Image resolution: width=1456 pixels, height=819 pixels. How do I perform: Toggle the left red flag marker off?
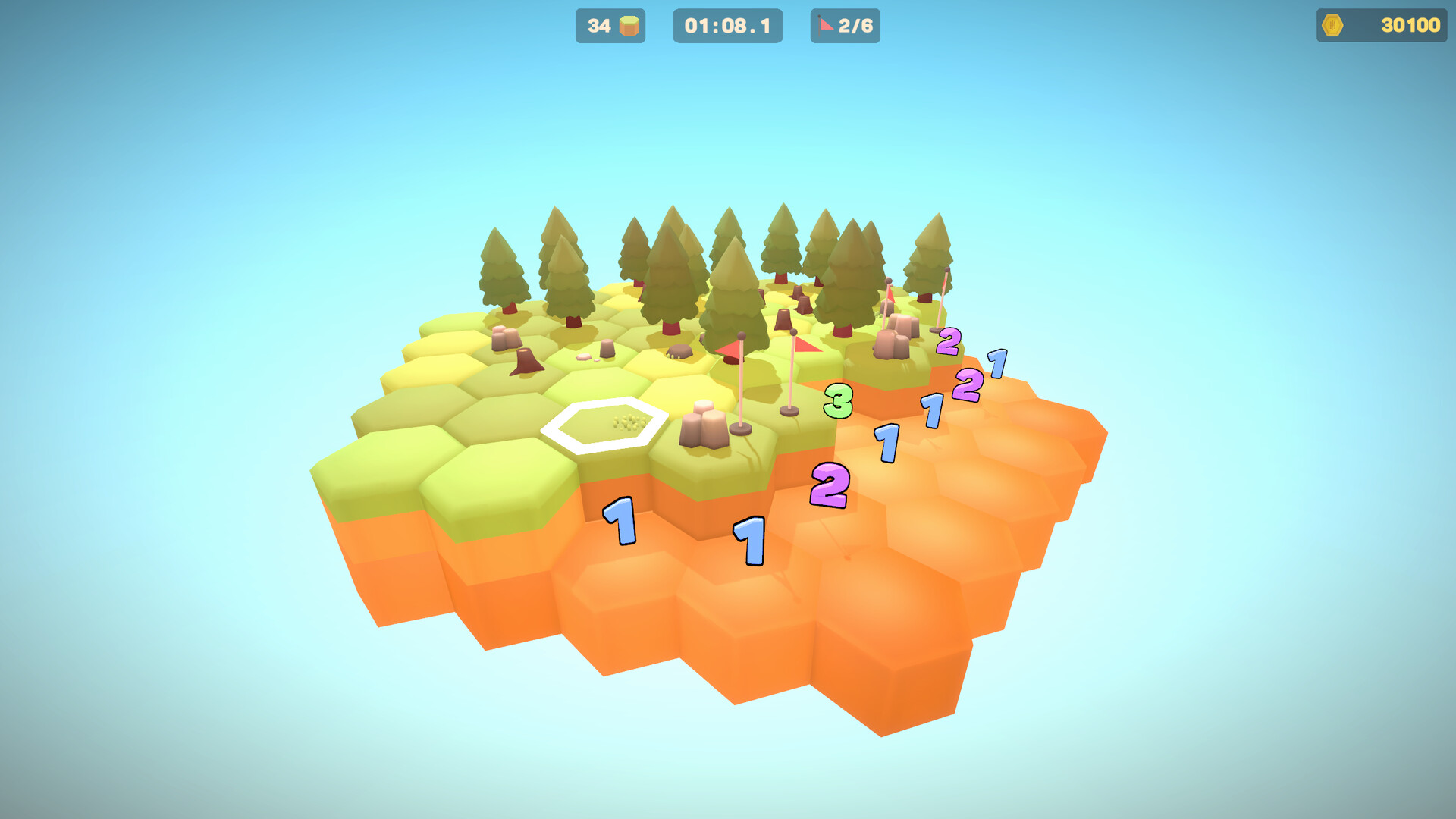(730, 349)
